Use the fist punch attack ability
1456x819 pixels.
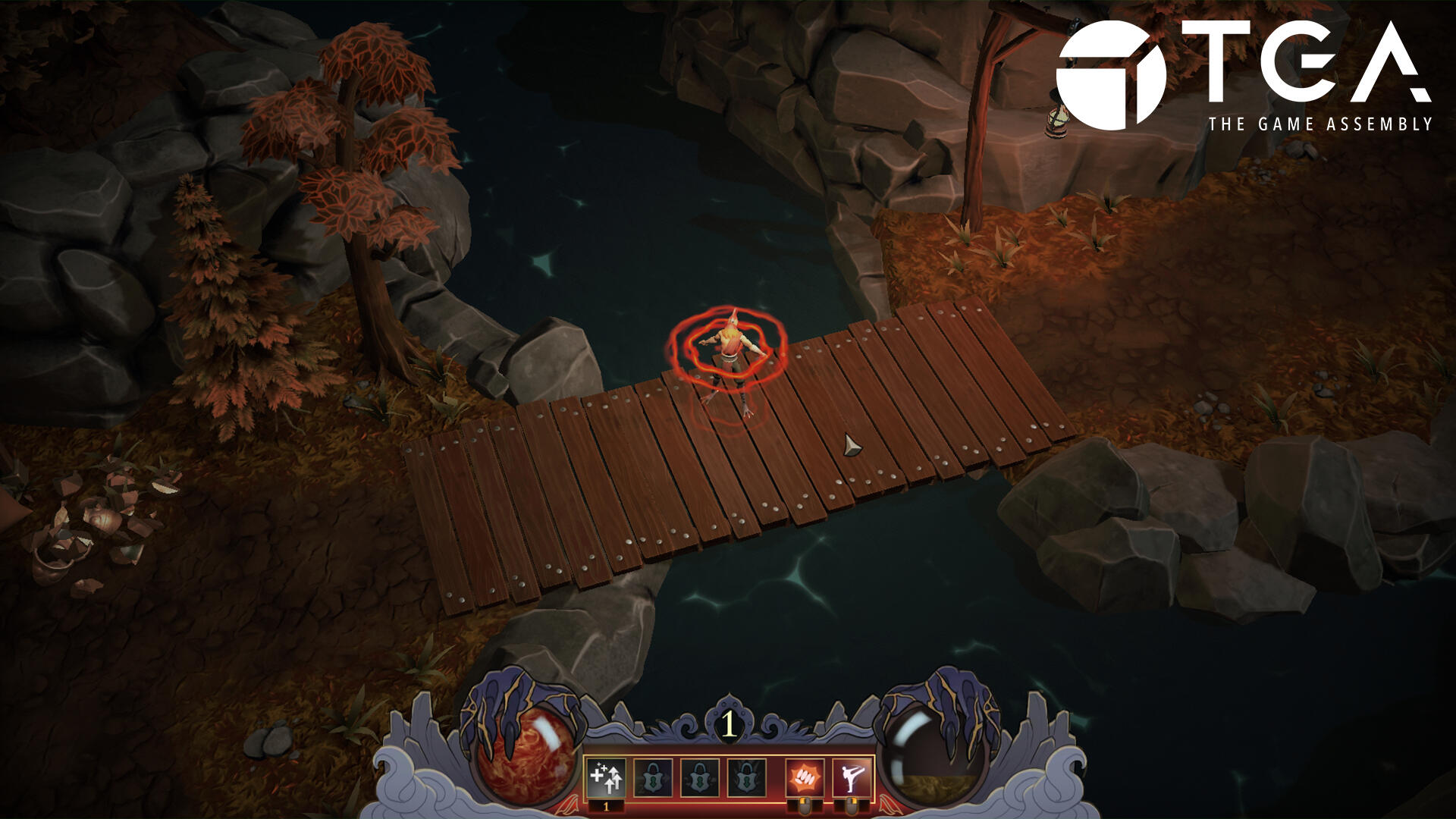(805, 777)
